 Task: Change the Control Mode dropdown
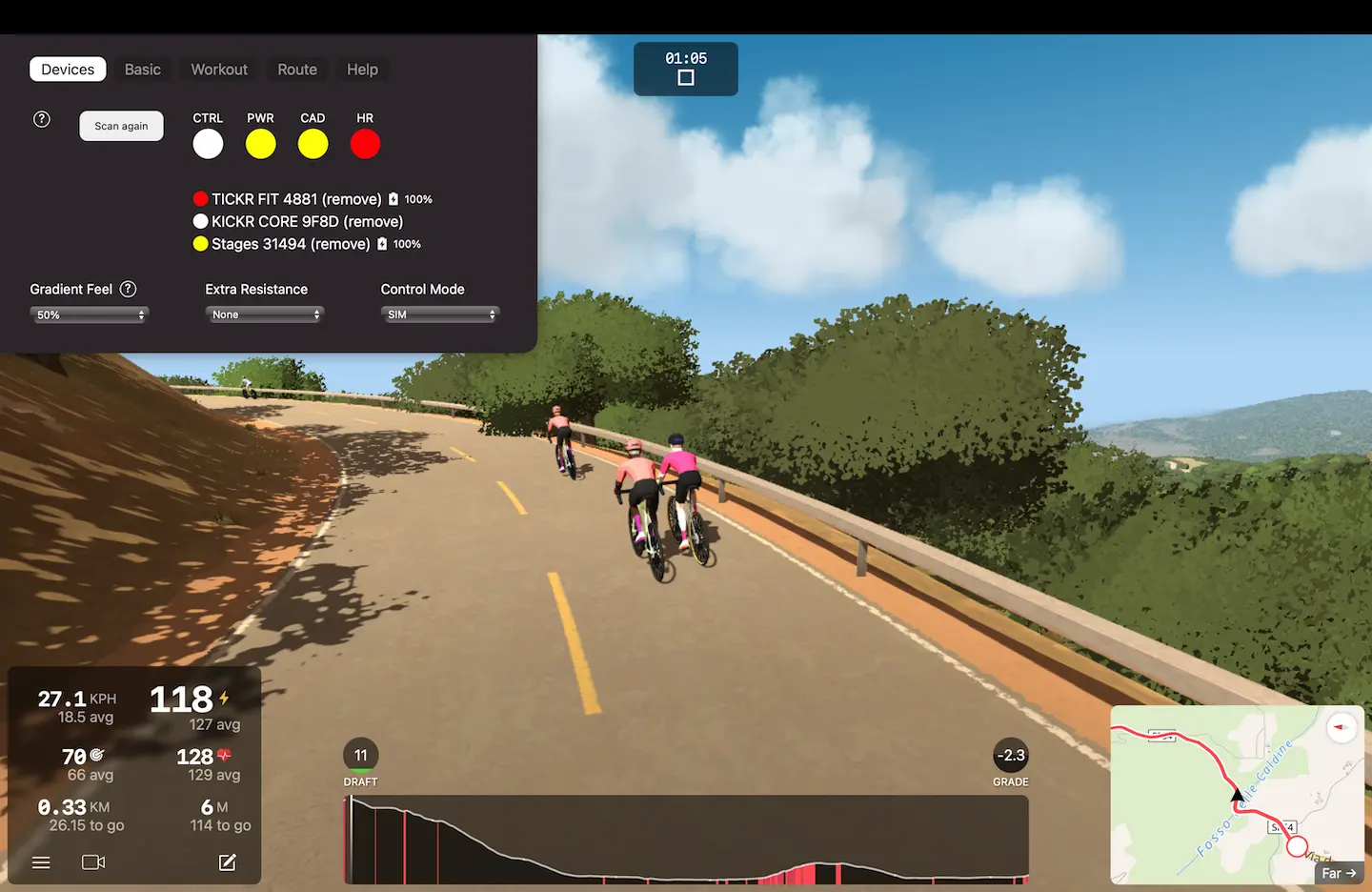pos(440,314)
